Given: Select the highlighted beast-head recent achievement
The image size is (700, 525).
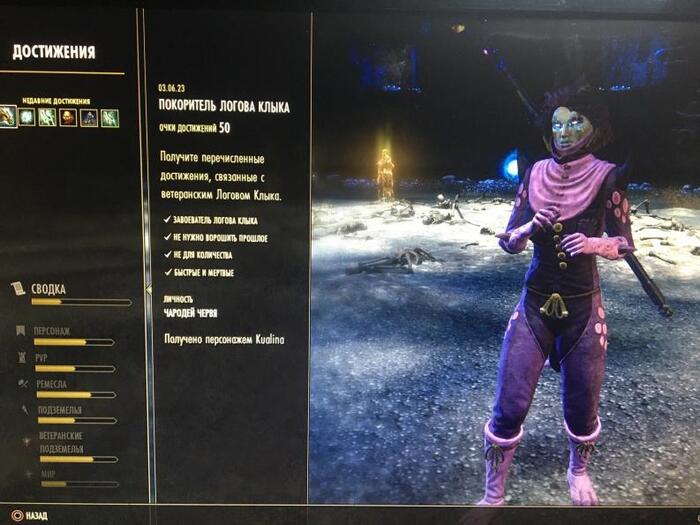Looking at the screenshot, I should (8, 117).
